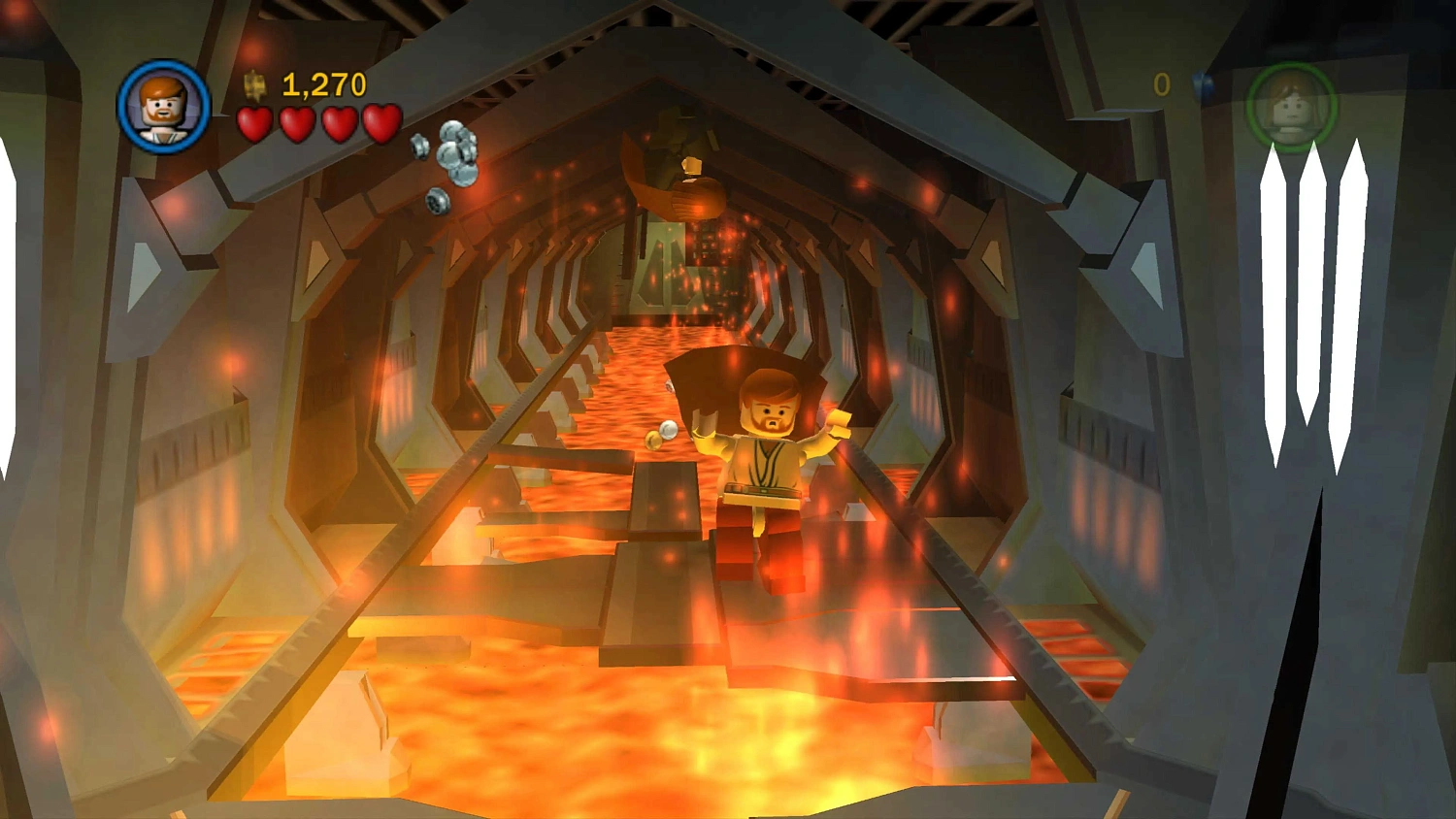
Task: Click the blue stud icon near the zero counter
Action: (x=1204, y=85)
